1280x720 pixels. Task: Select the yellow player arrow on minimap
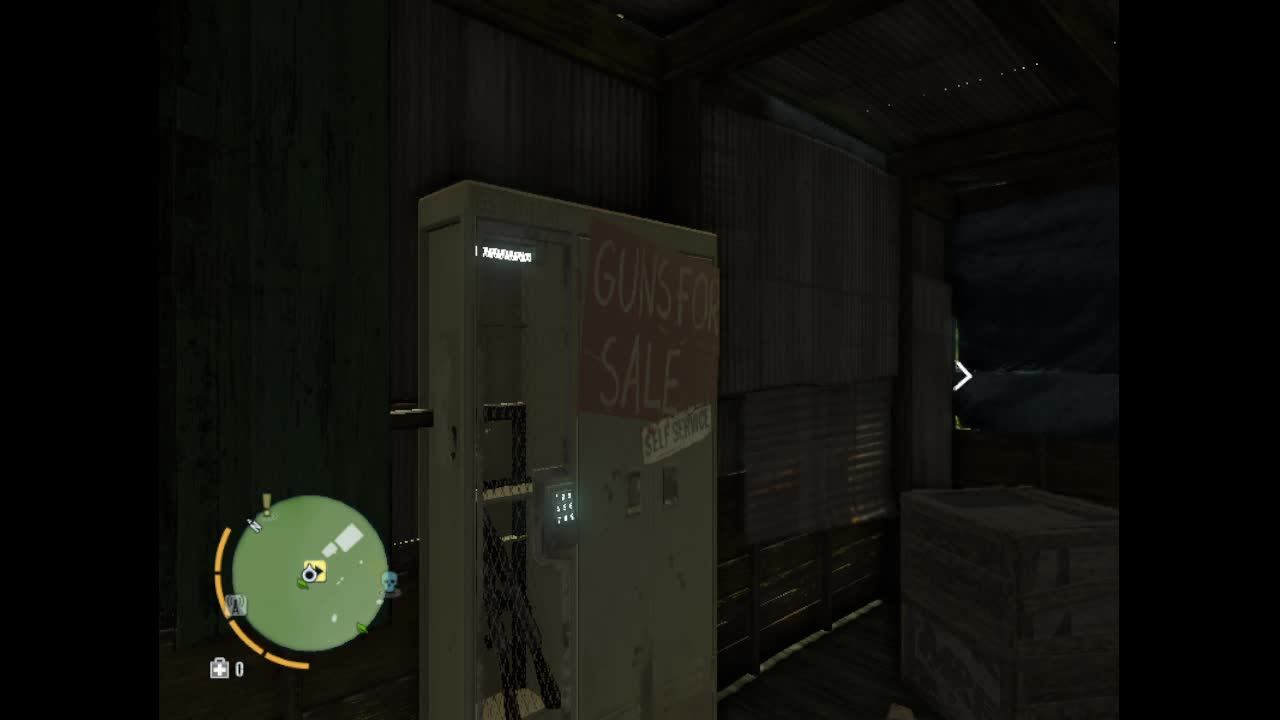(x=315, y=570)
